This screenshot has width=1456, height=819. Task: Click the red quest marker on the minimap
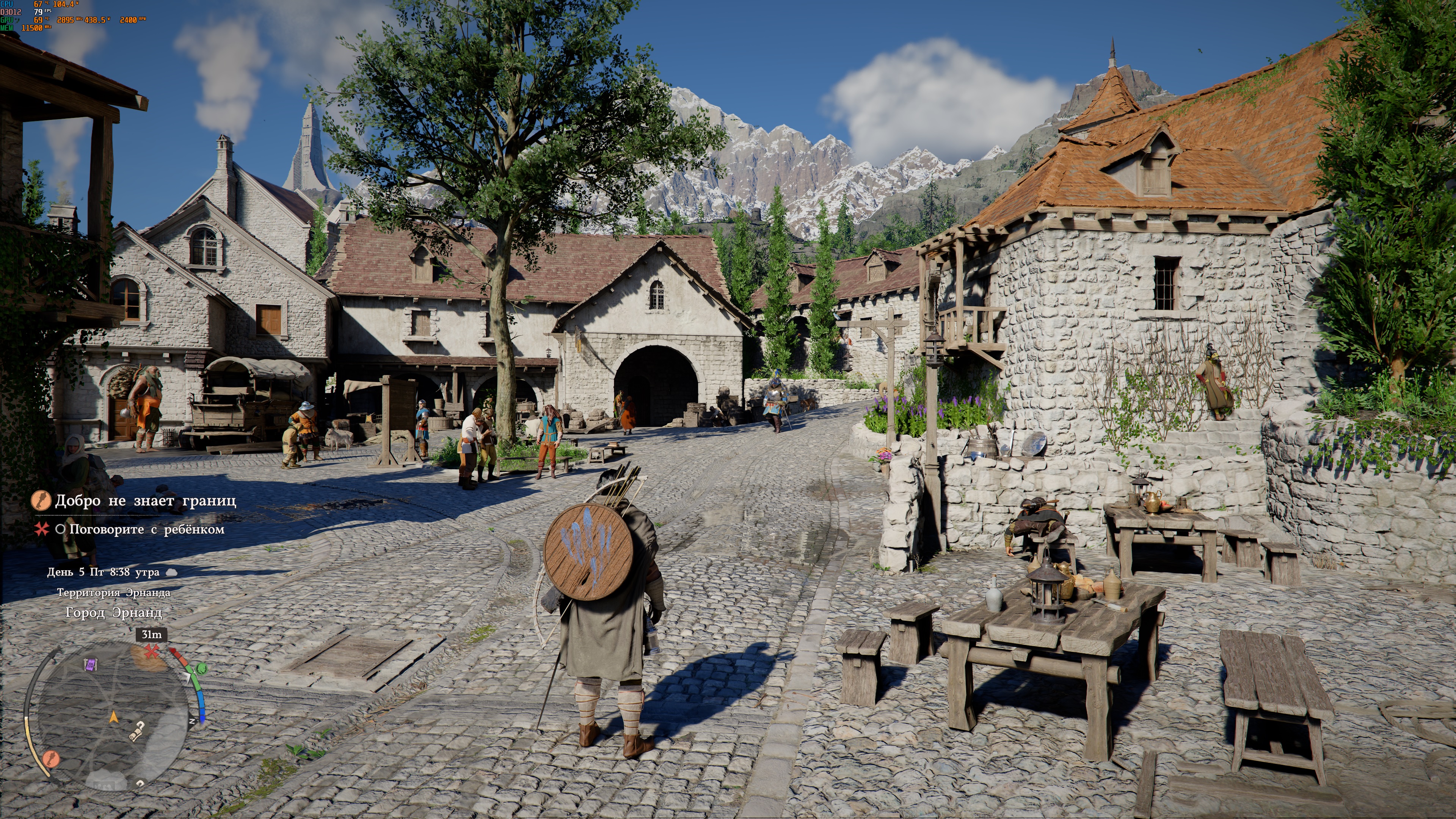pyautogui.click(x=151, y=651)
